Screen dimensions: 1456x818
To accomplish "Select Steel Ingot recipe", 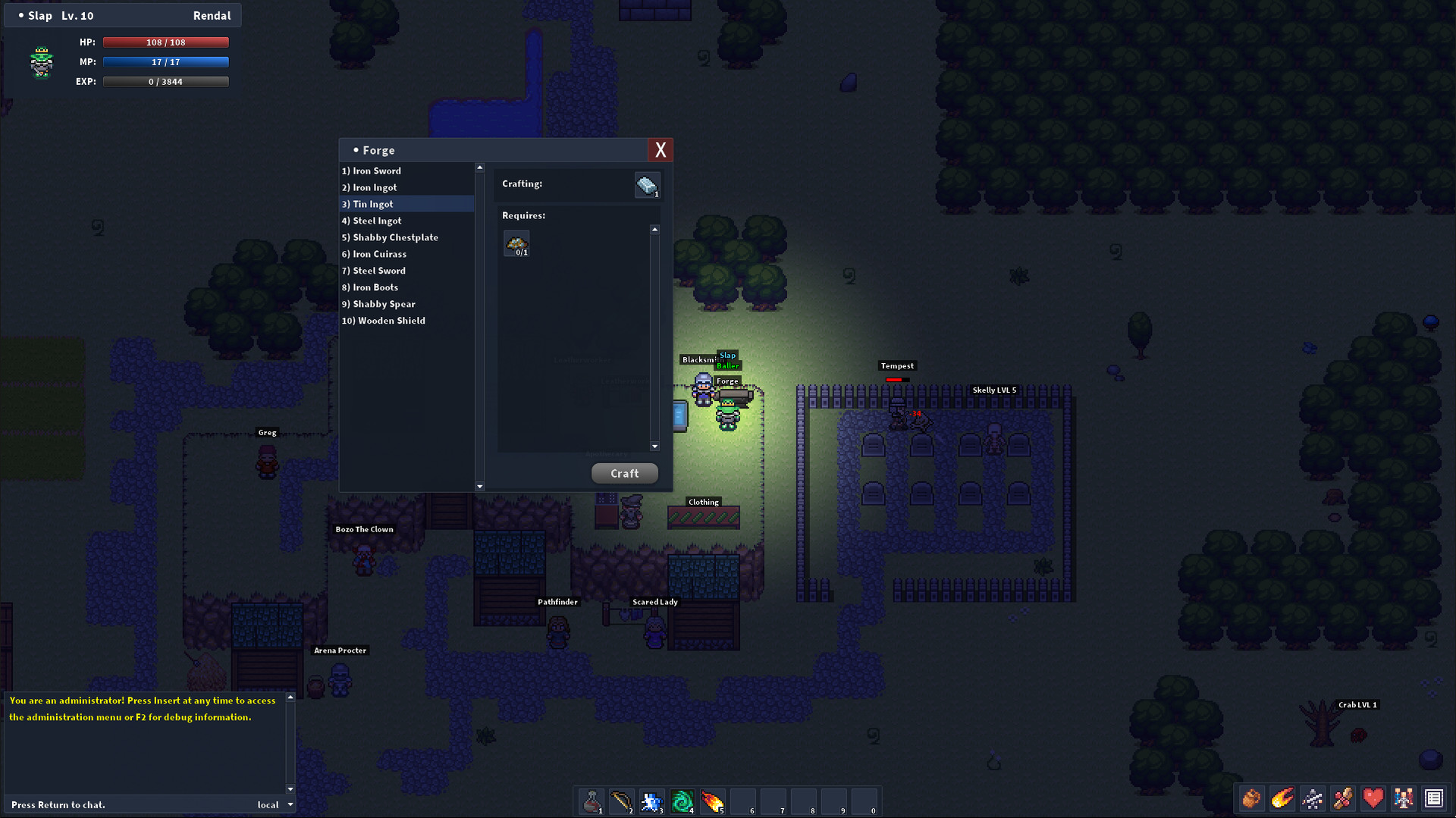I will (x=372, y=221).
